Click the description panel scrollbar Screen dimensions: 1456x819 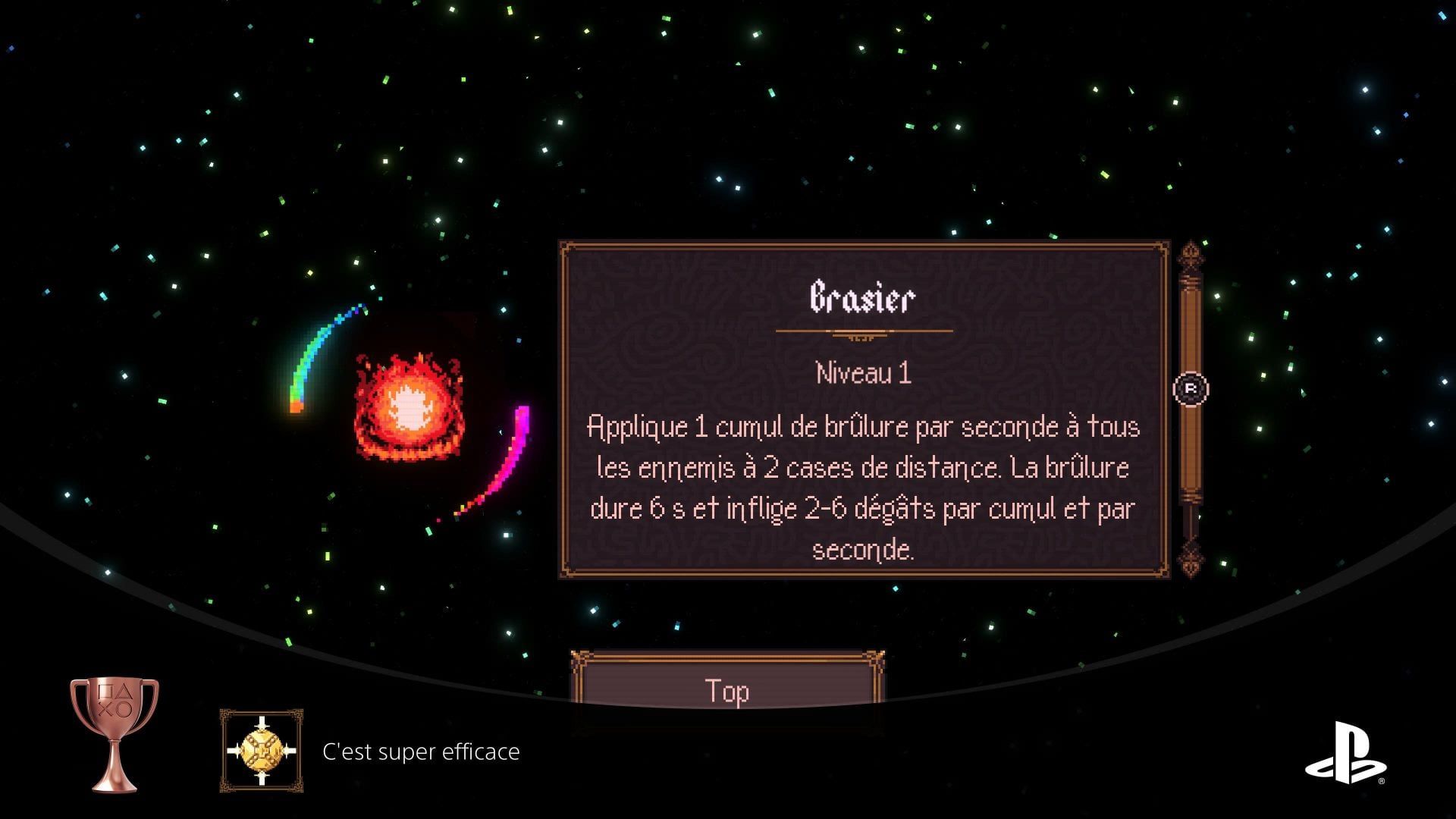pos(1191,409)
